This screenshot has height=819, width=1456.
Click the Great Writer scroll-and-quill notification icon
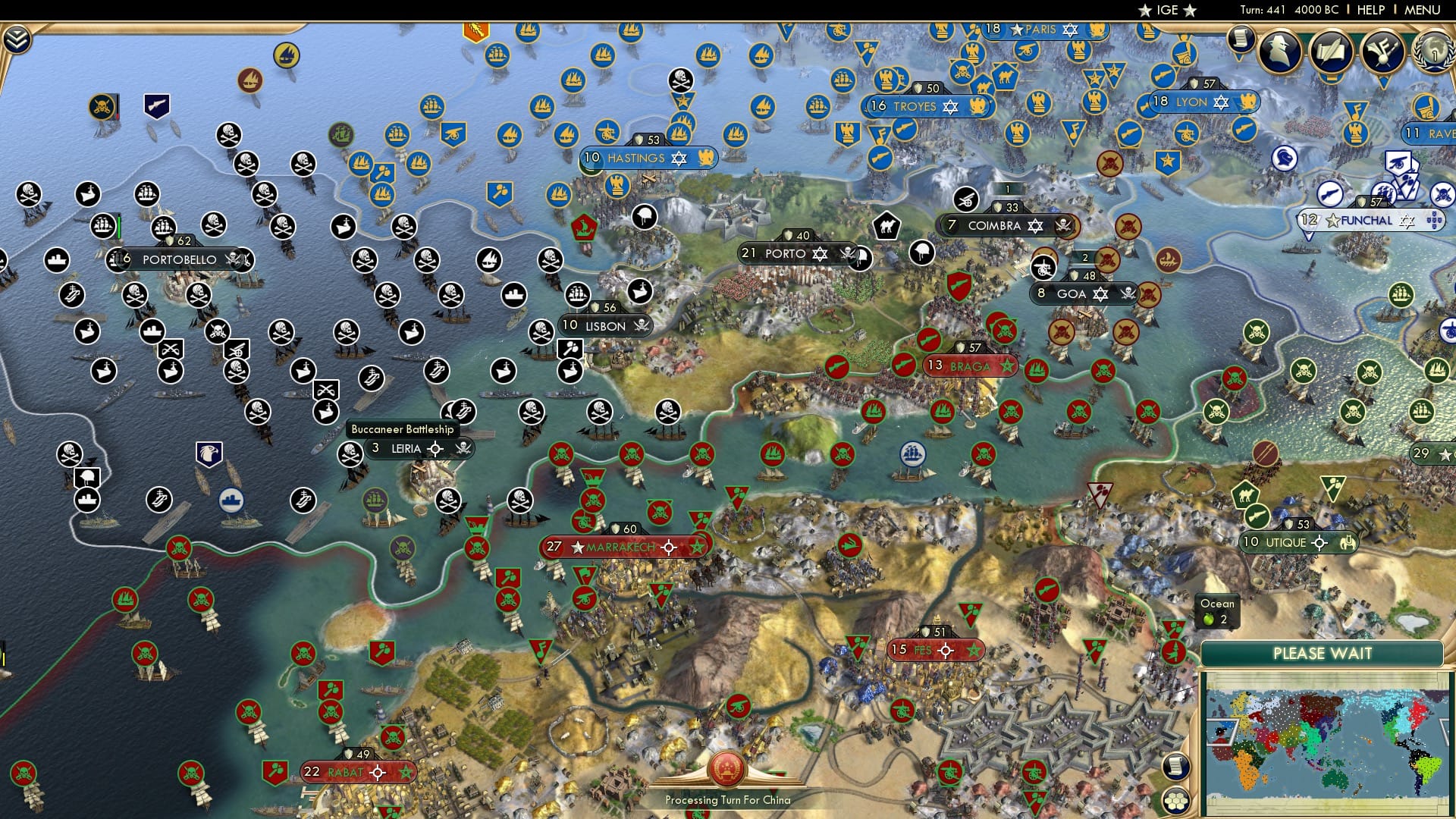tap(1332, 52)
